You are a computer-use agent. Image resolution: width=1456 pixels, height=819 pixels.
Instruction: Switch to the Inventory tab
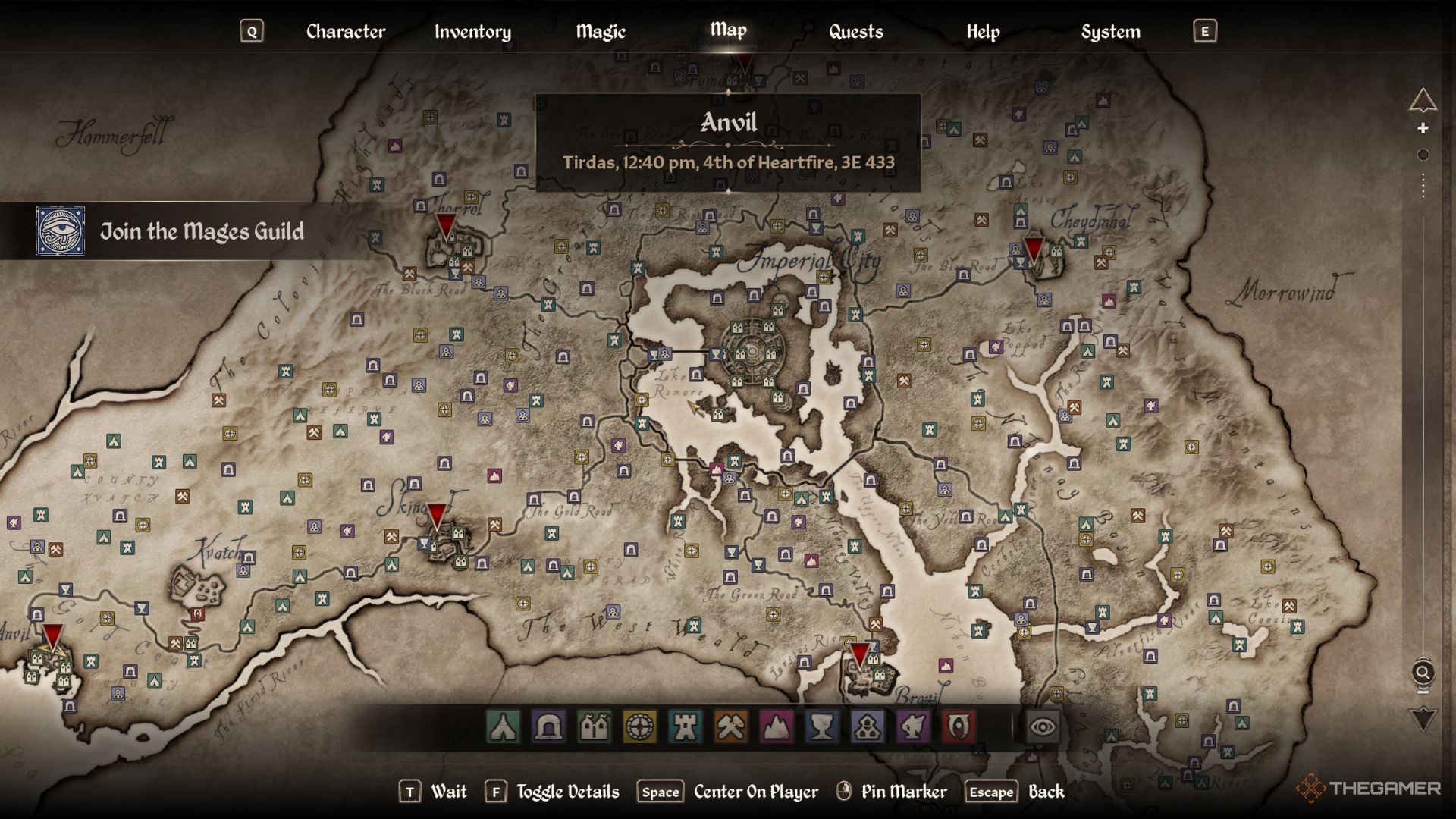click(472, 31)
